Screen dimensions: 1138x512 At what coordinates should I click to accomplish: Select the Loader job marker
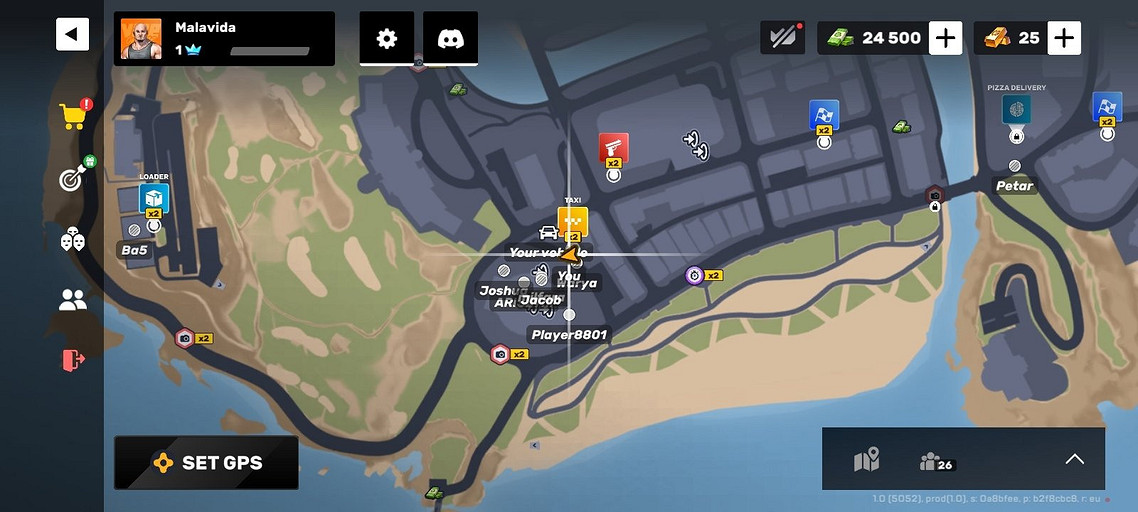pyautogui.click(x=154, y=197)
